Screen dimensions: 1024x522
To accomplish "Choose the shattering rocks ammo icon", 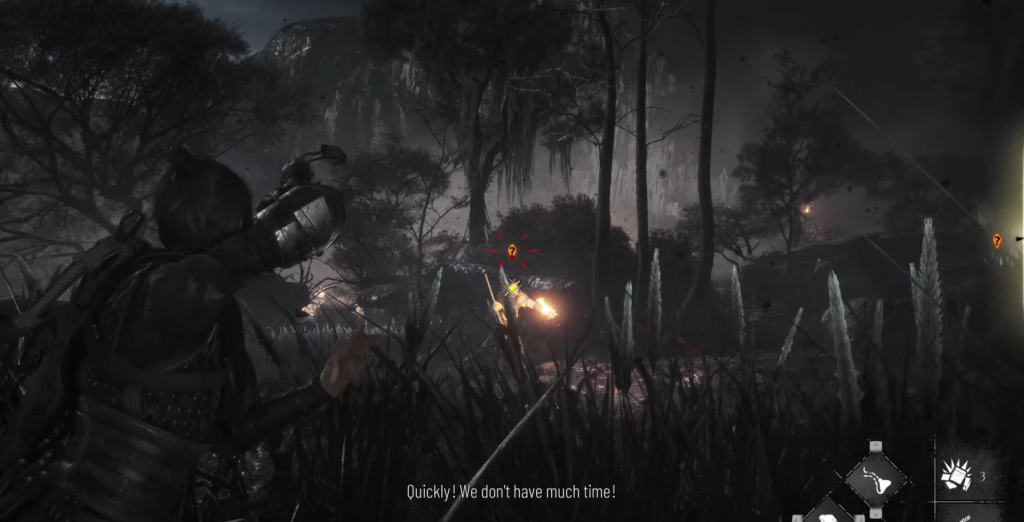I will tap(958, 477).
